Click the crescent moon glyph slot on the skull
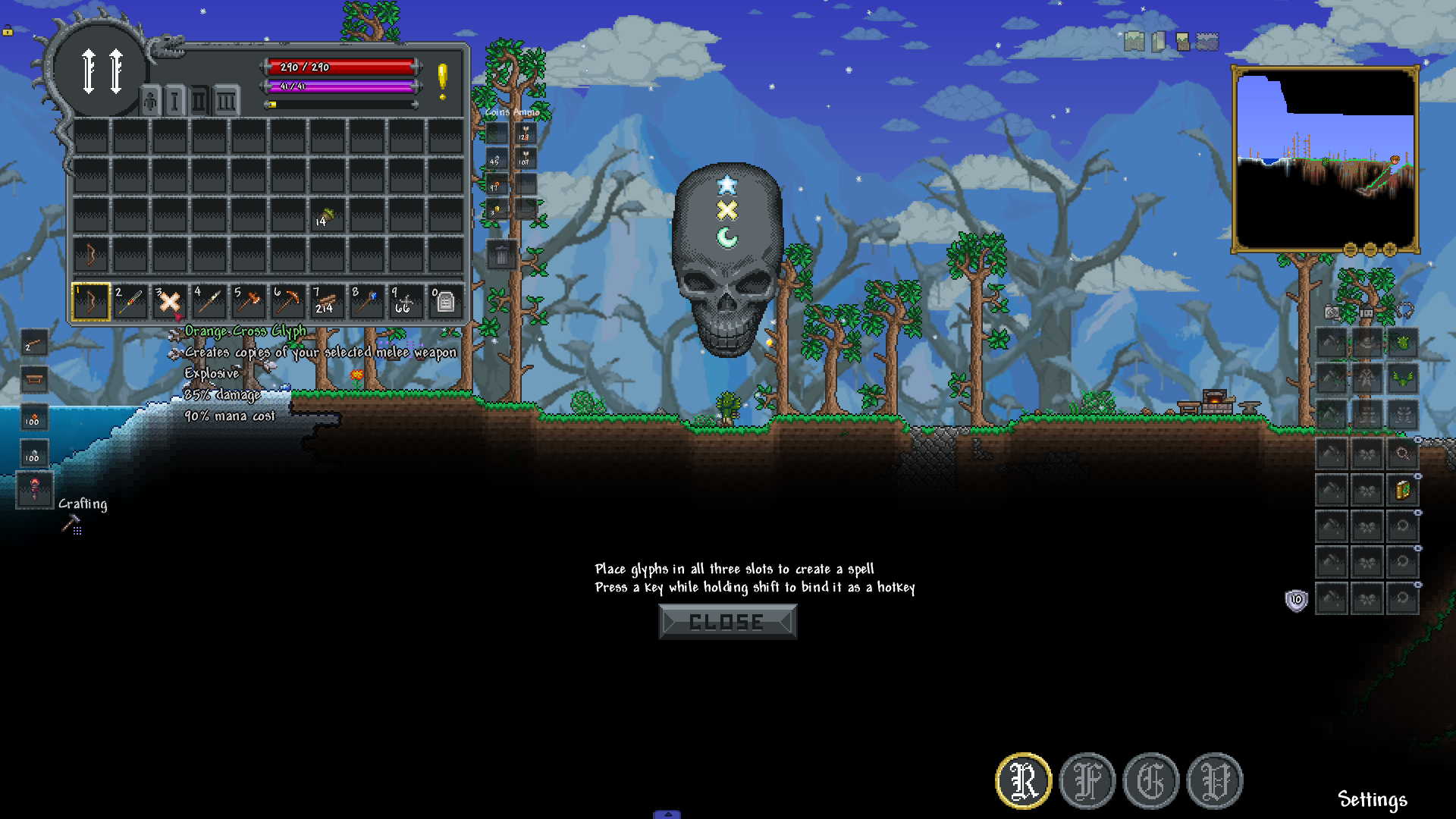The height and width of the screenshot is (819, 1456). pyautogui.click(x=726, y=237)
